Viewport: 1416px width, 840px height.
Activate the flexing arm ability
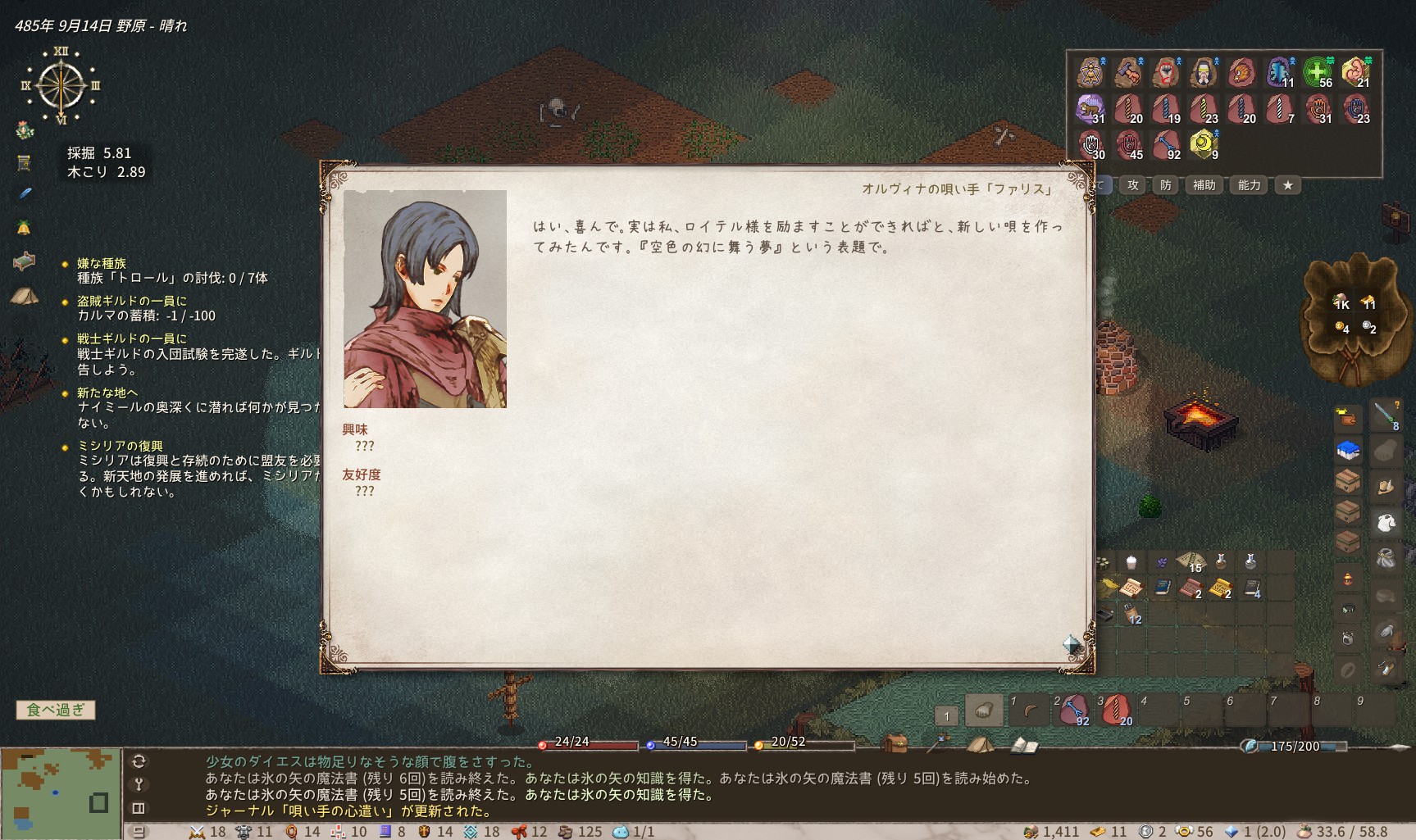coord(1356,72)
